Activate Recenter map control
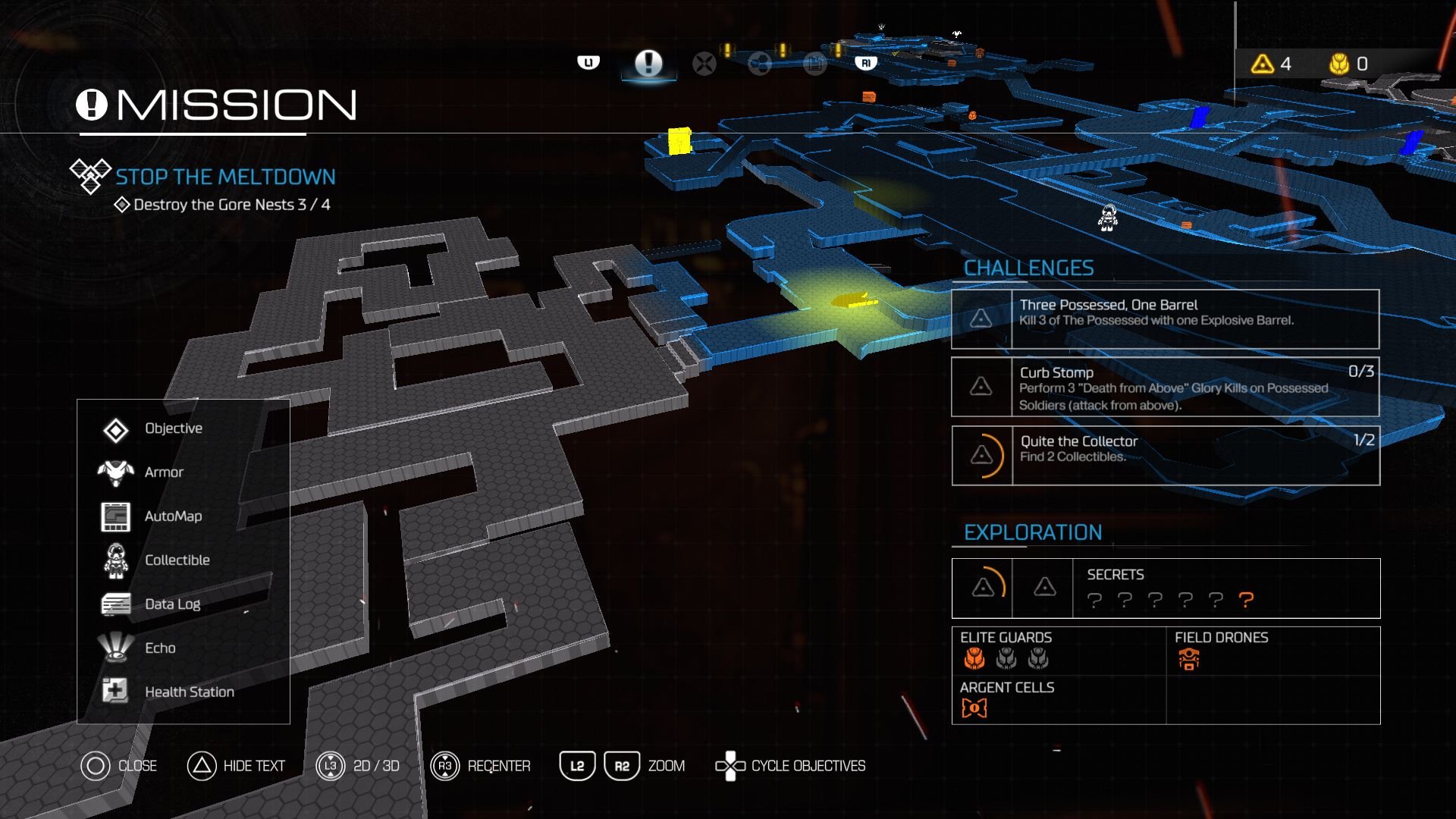Image resolution: width=1456 pixels, height=819 pixels. point(444,766)
